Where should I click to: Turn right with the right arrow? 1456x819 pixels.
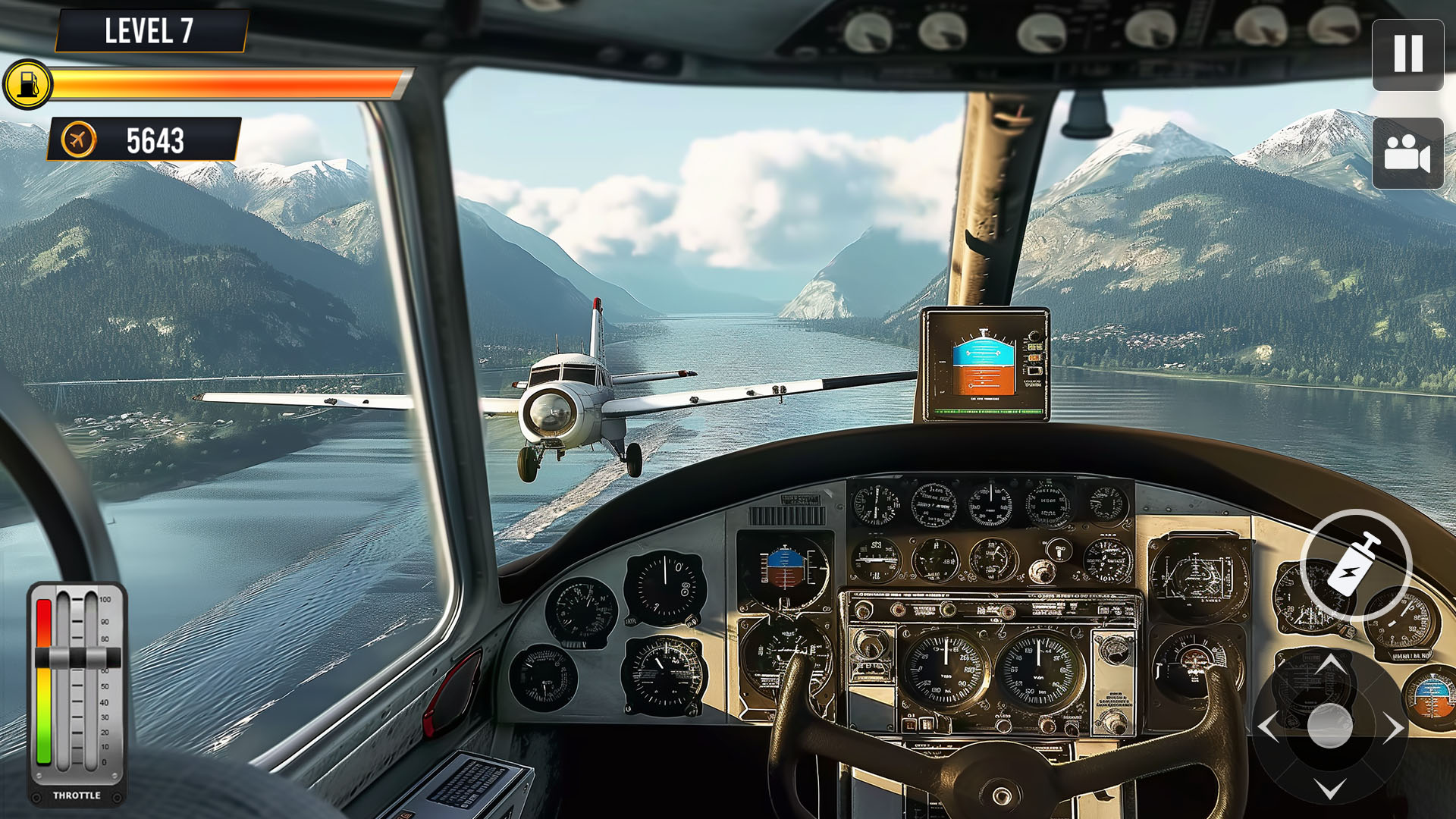tap(1393, 728)
